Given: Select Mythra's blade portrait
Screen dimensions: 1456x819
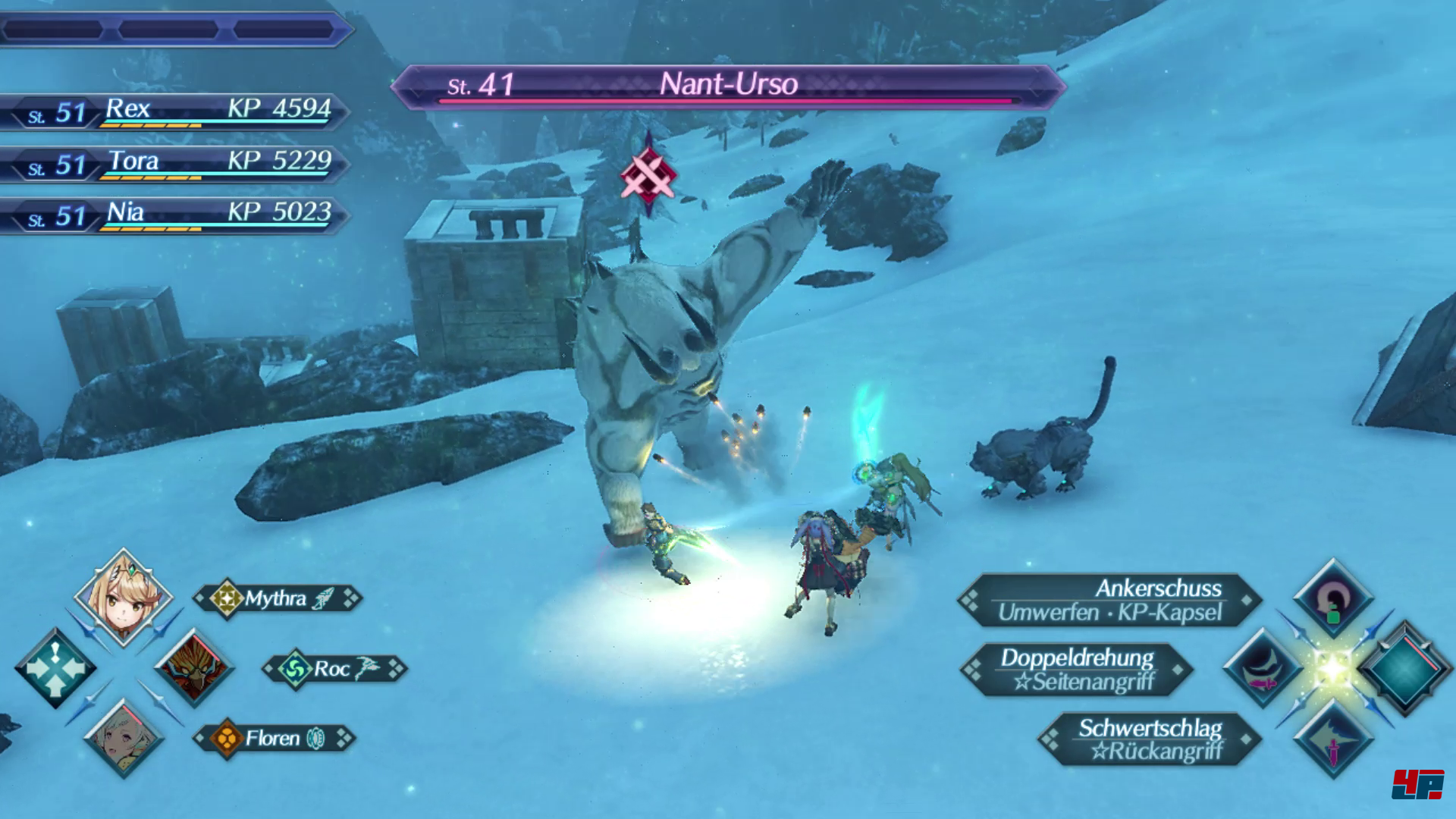Looking at the screenshot, I should click(124, 597).
